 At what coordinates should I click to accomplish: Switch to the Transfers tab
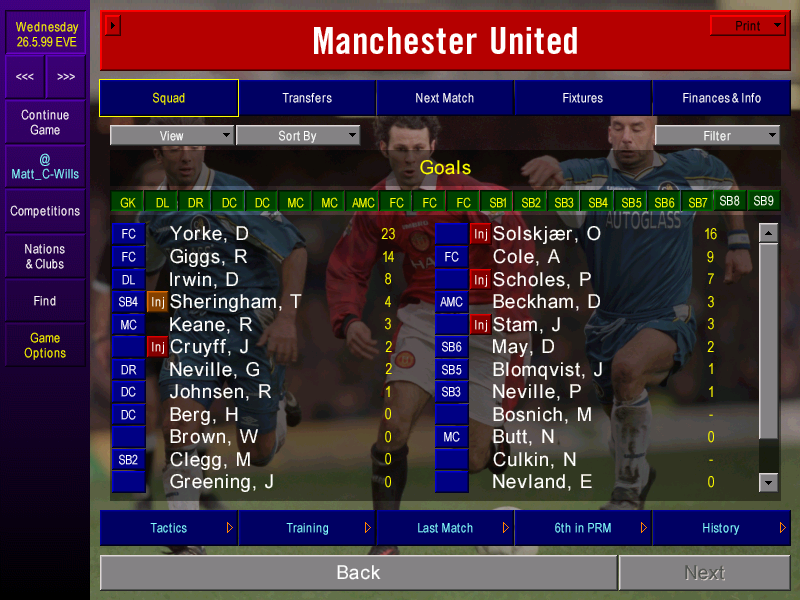(x=307, y=98)
